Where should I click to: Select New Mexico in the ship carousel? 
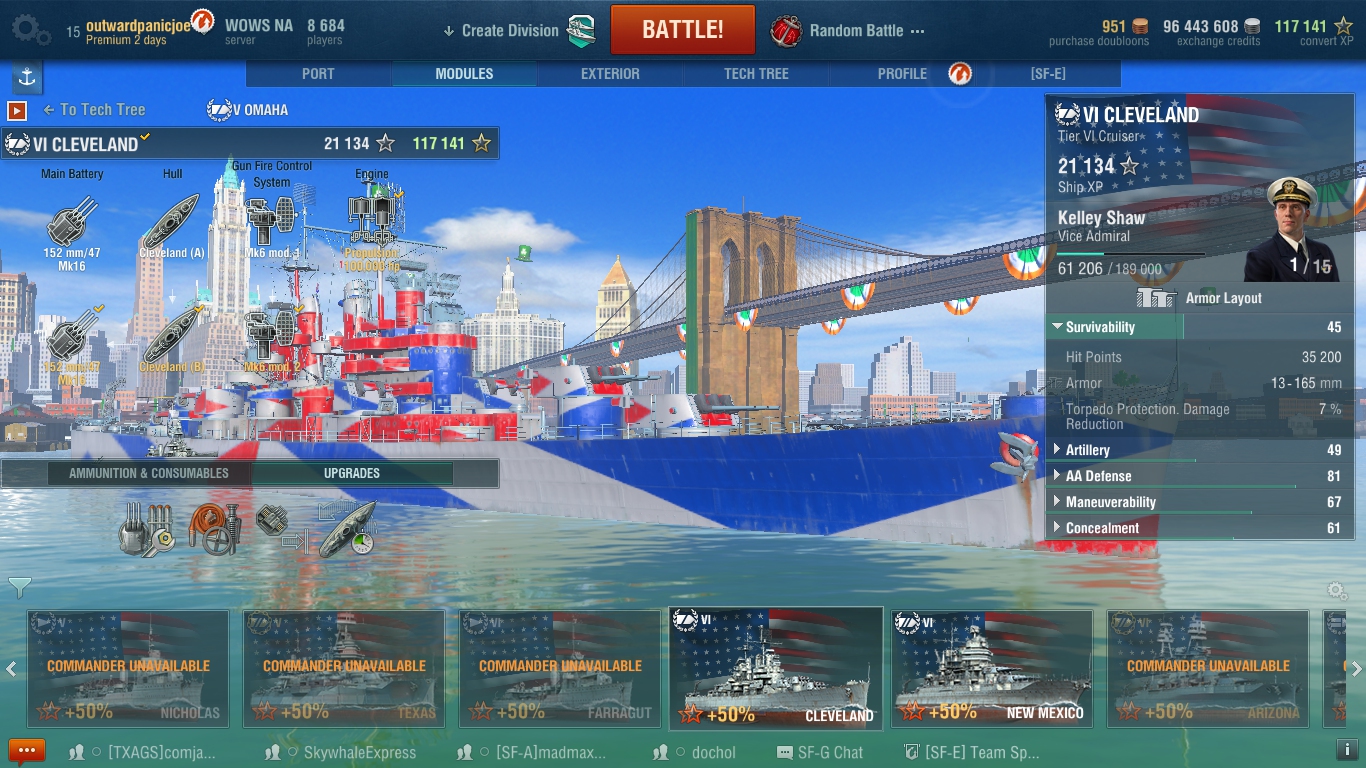[992, 668]
